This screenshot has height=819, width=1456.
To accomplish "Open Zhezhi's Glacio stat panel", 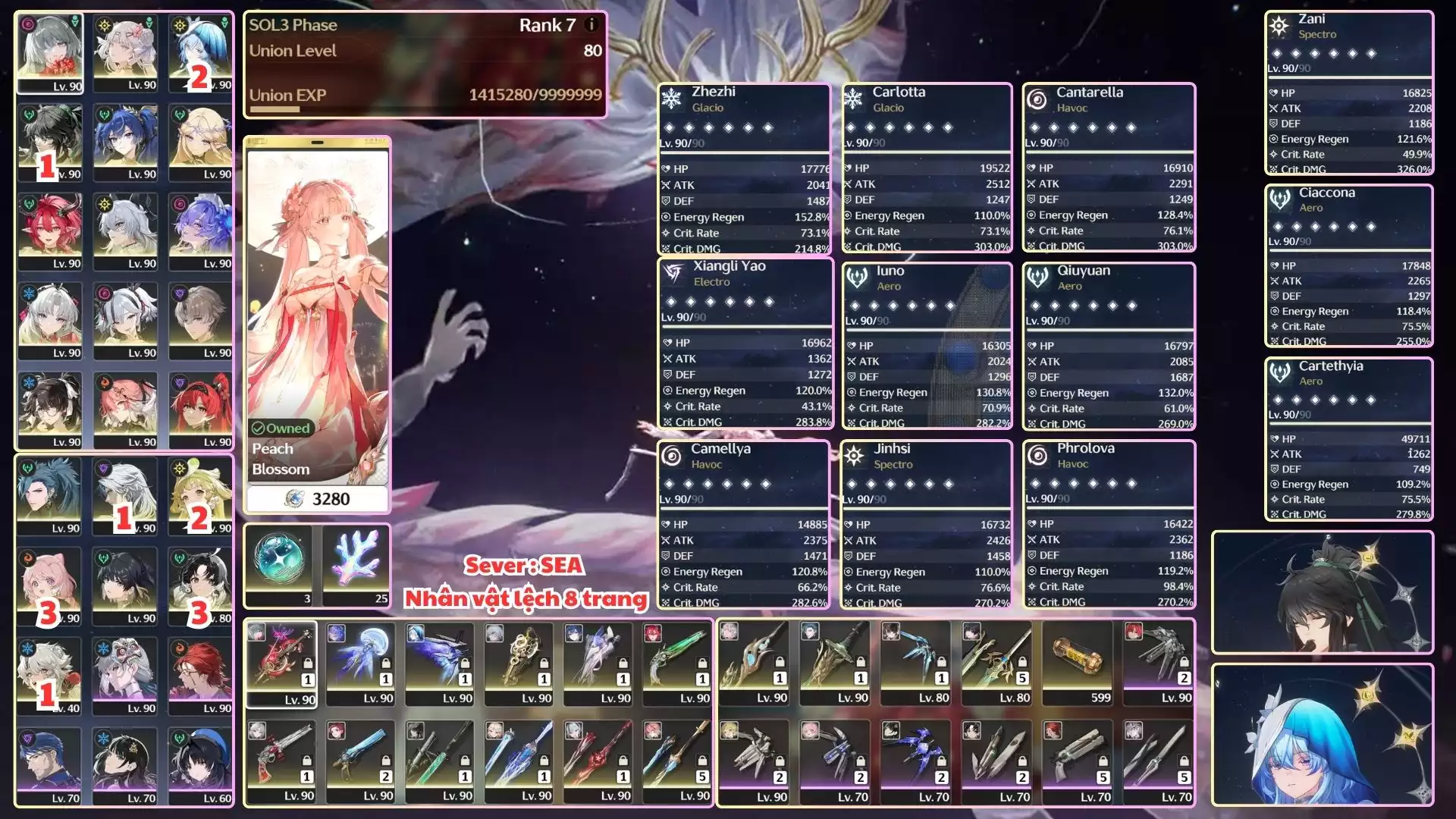I will click(x=745, y=169).
